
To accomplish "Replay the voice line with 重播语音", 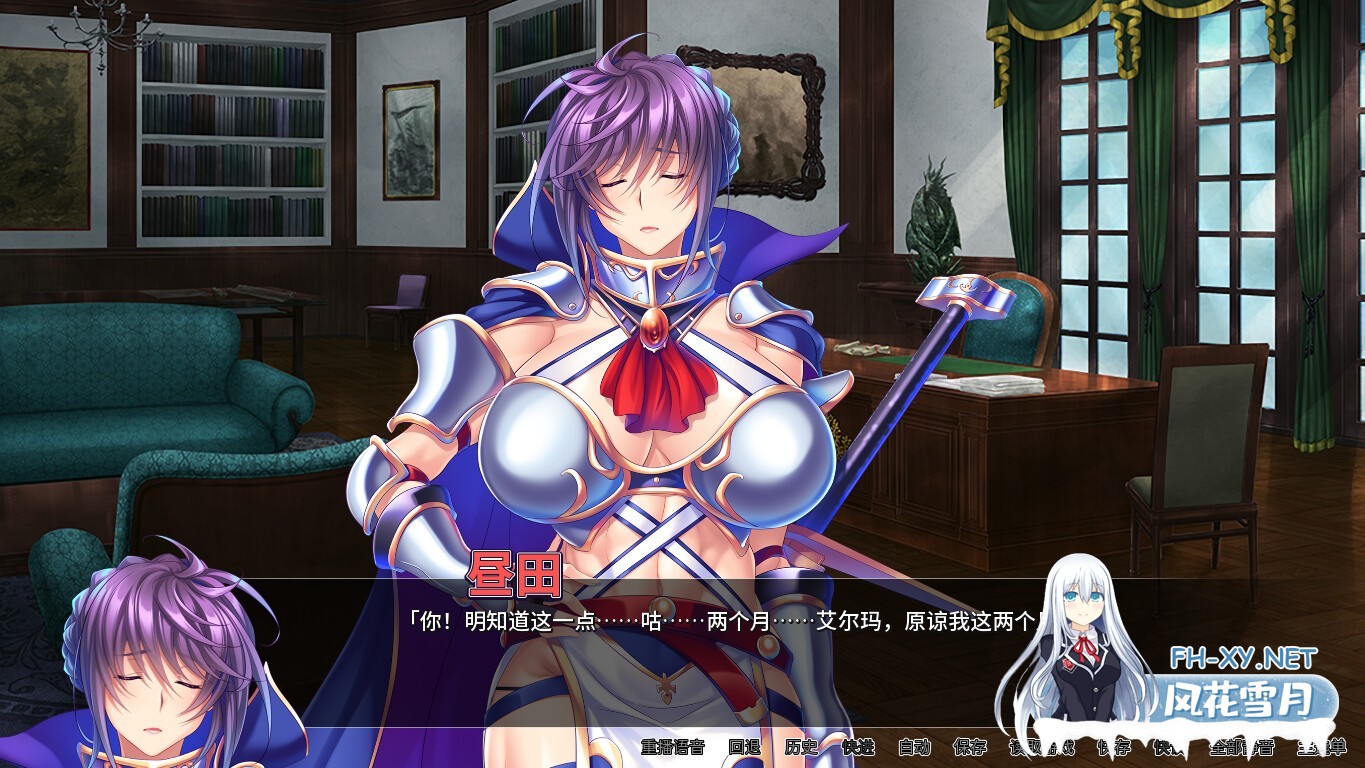I will (x=672, y=747).
